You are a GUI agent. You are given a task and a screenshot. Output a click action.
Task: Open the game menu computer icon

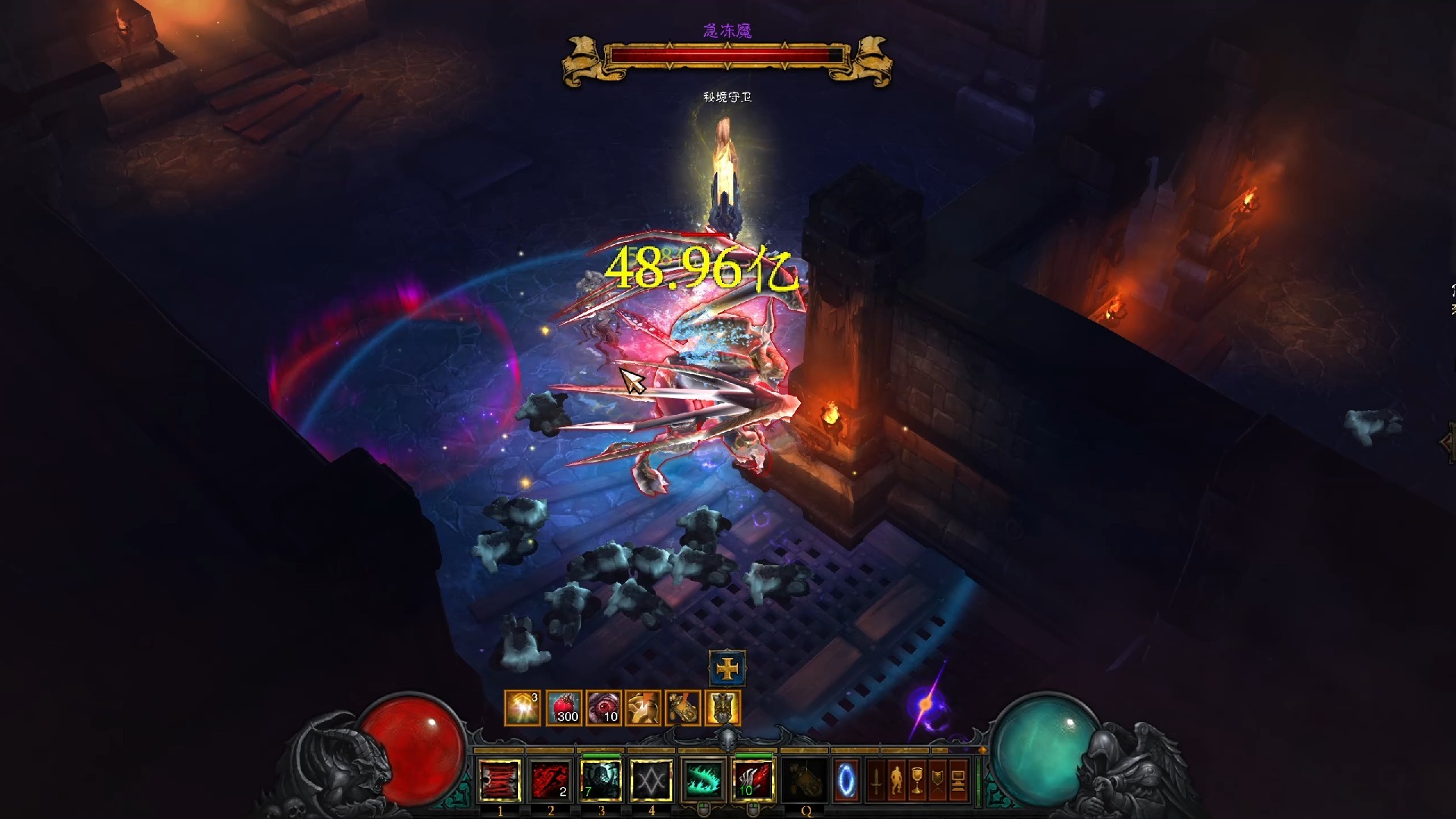click(x=959, y=780)
